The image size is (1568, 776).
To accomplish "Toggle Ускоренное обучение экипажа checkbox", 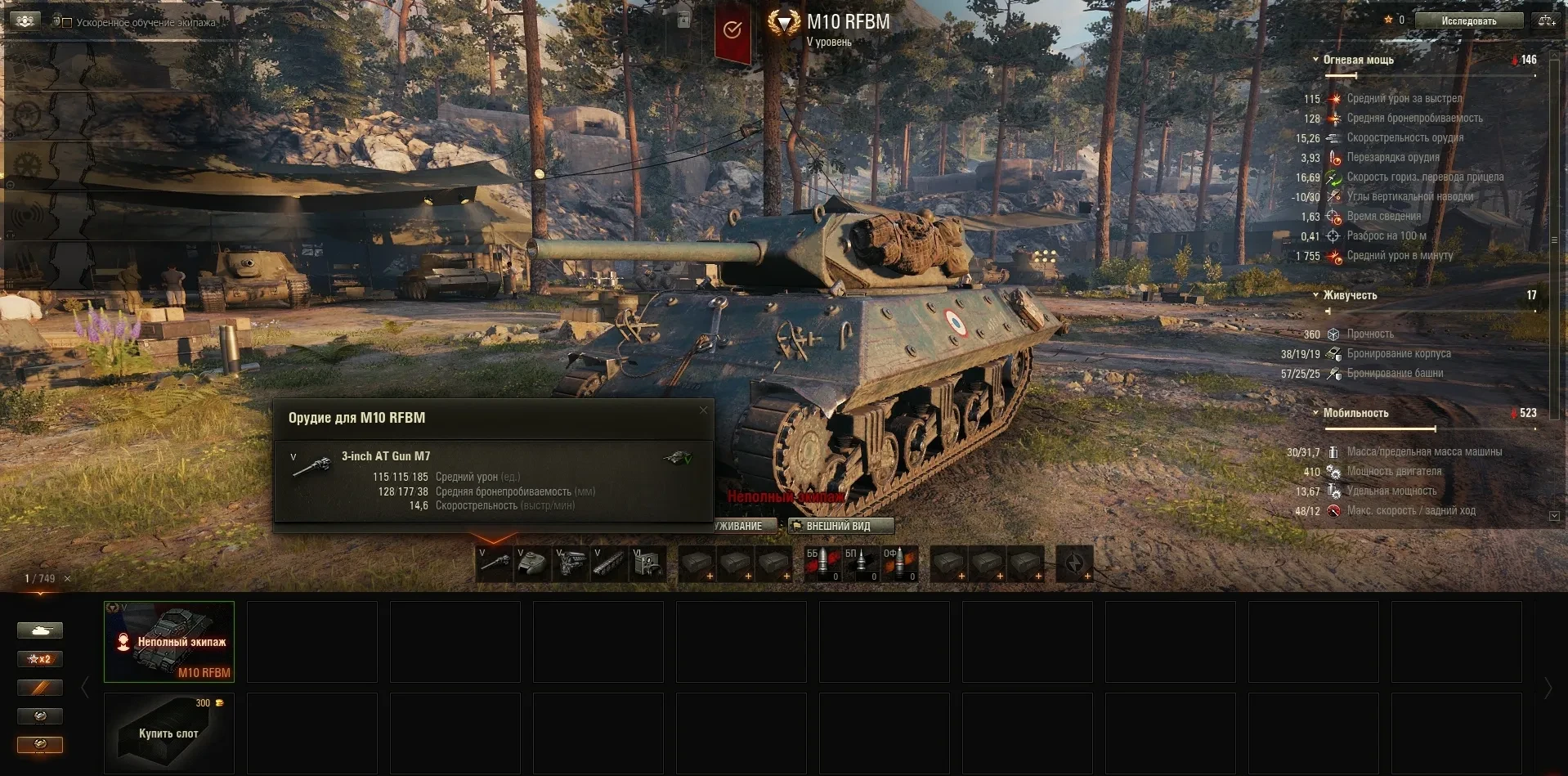I will 67,22.
